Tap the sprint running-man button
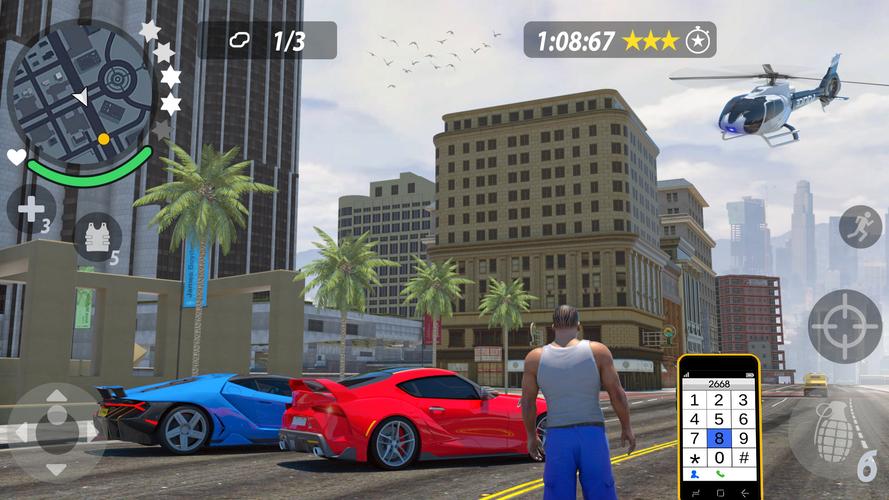889x500 pixels. pos(860,227)
